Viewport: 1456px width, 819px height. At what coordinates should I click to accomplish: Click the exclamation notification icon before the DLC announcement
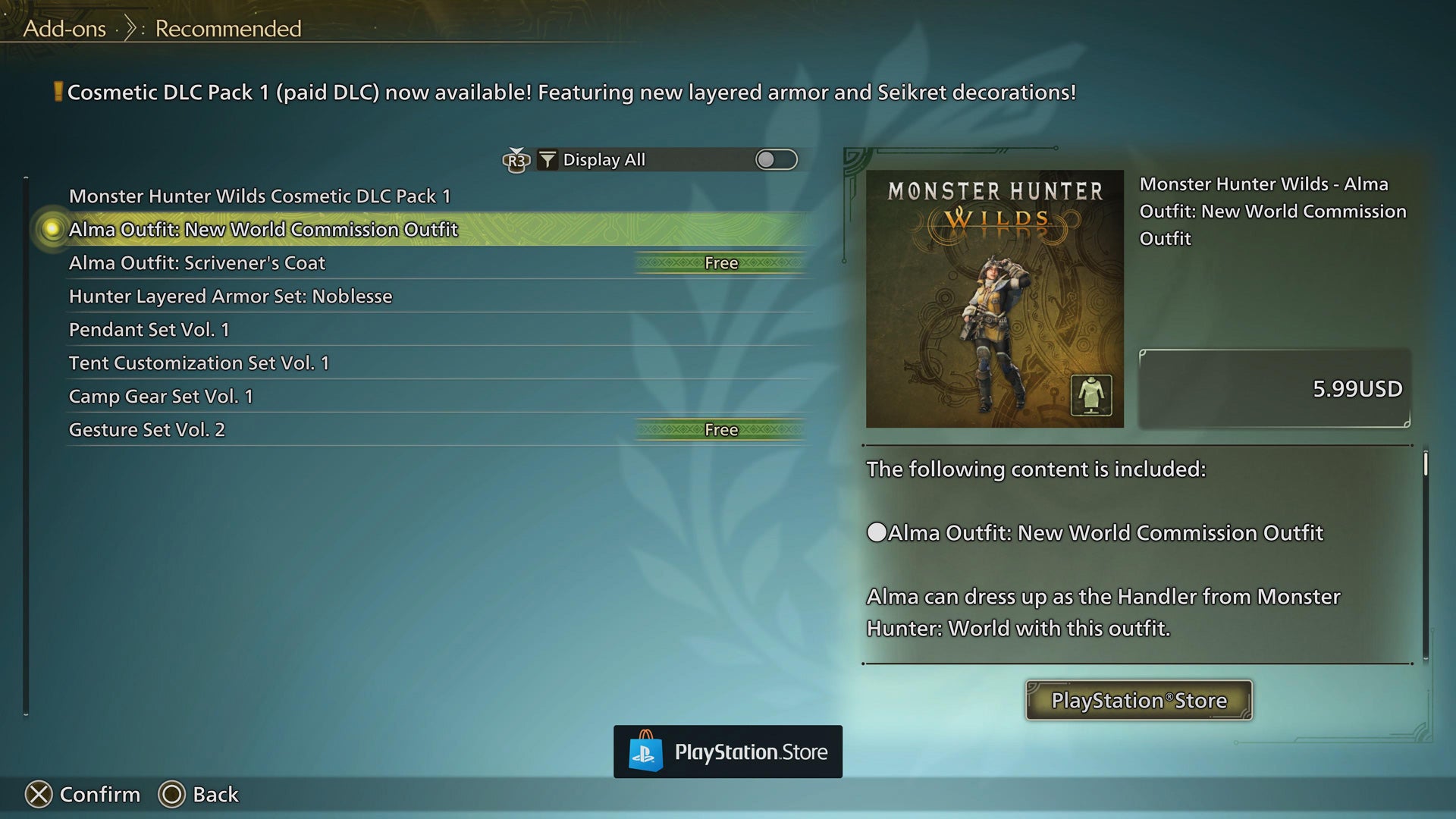[x=57, y=92]
